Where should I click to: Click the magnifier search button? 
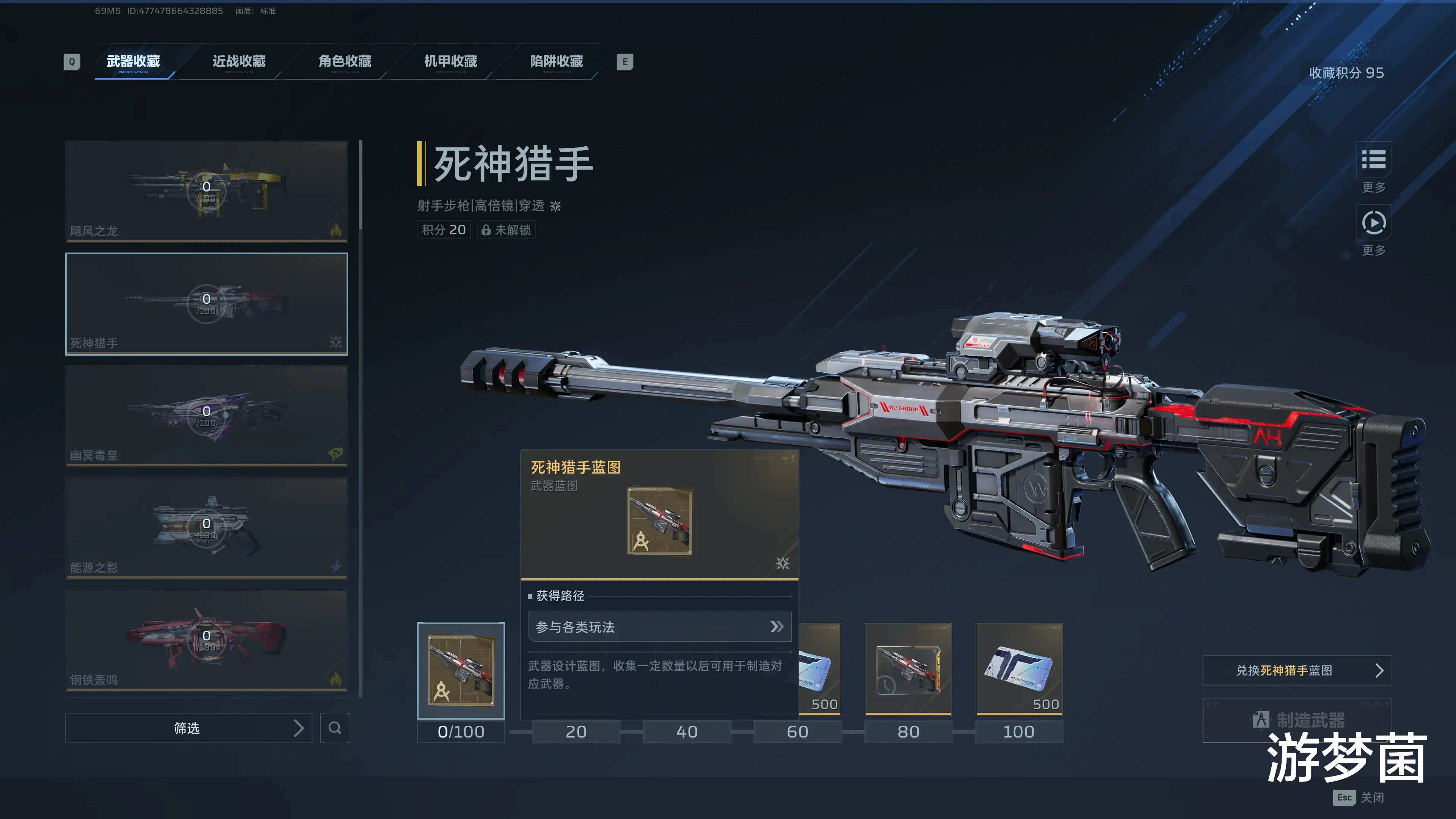(334, 728)
